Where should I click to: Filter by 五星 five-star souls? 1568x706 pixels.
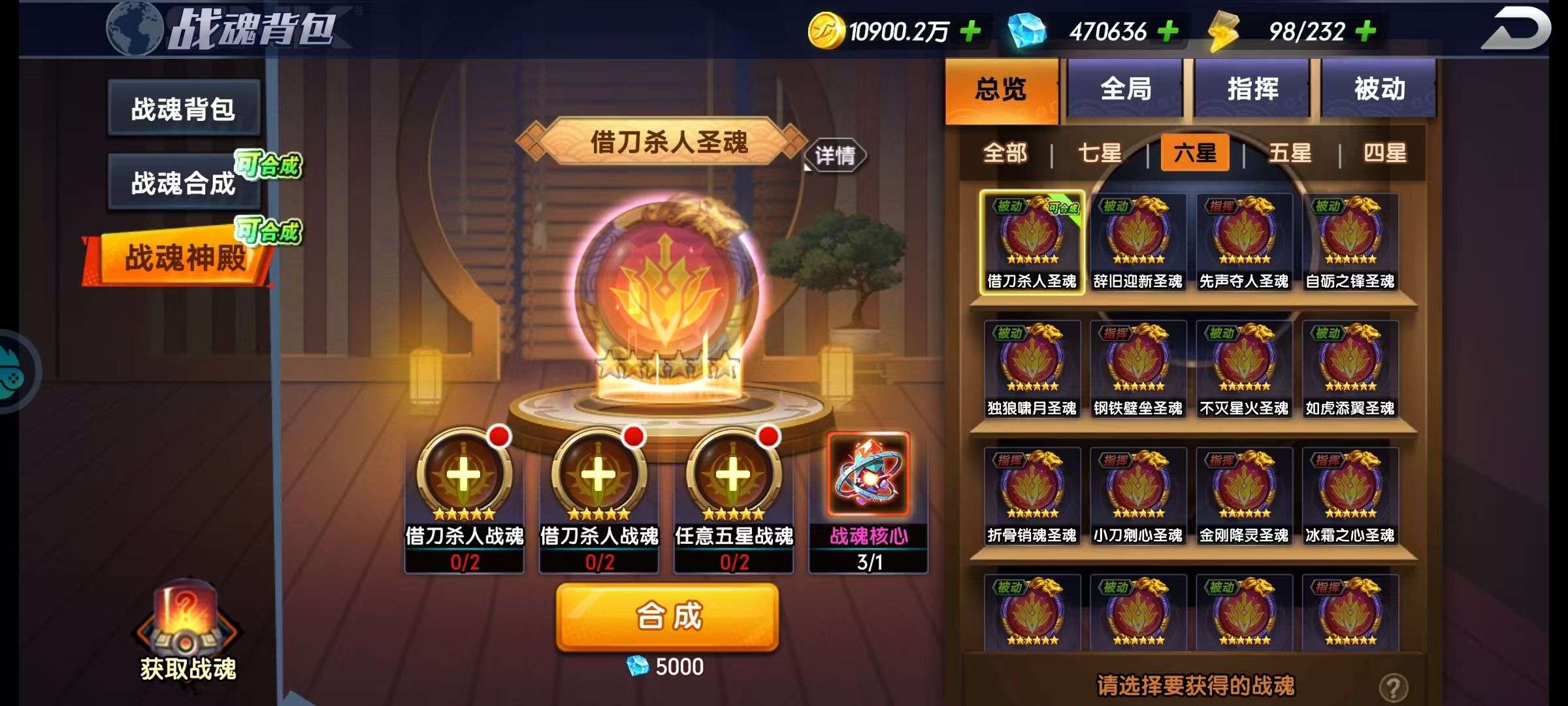(x=1290, y=154)
